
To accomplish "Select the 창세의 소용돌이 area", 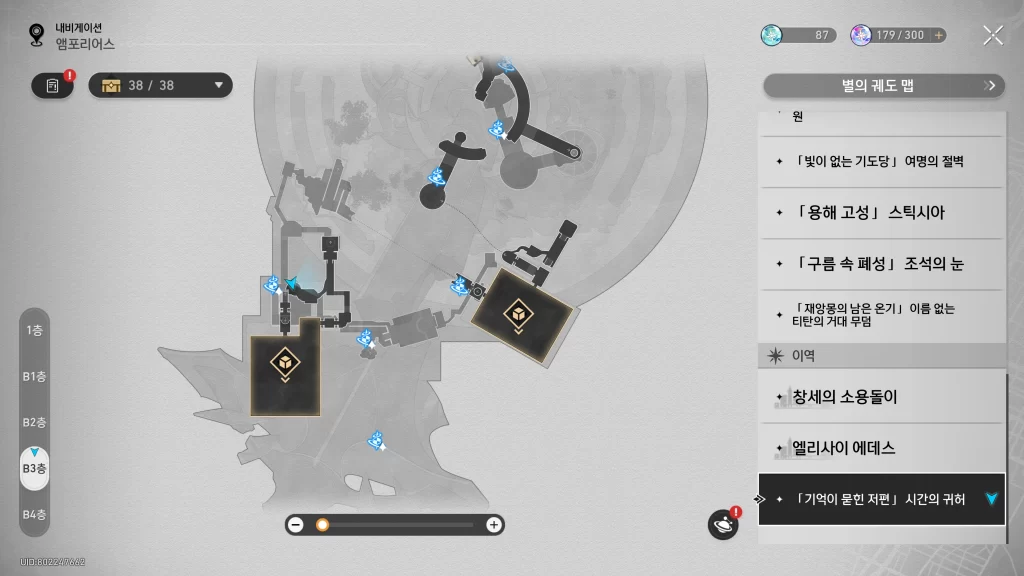I will coord(880,397).
